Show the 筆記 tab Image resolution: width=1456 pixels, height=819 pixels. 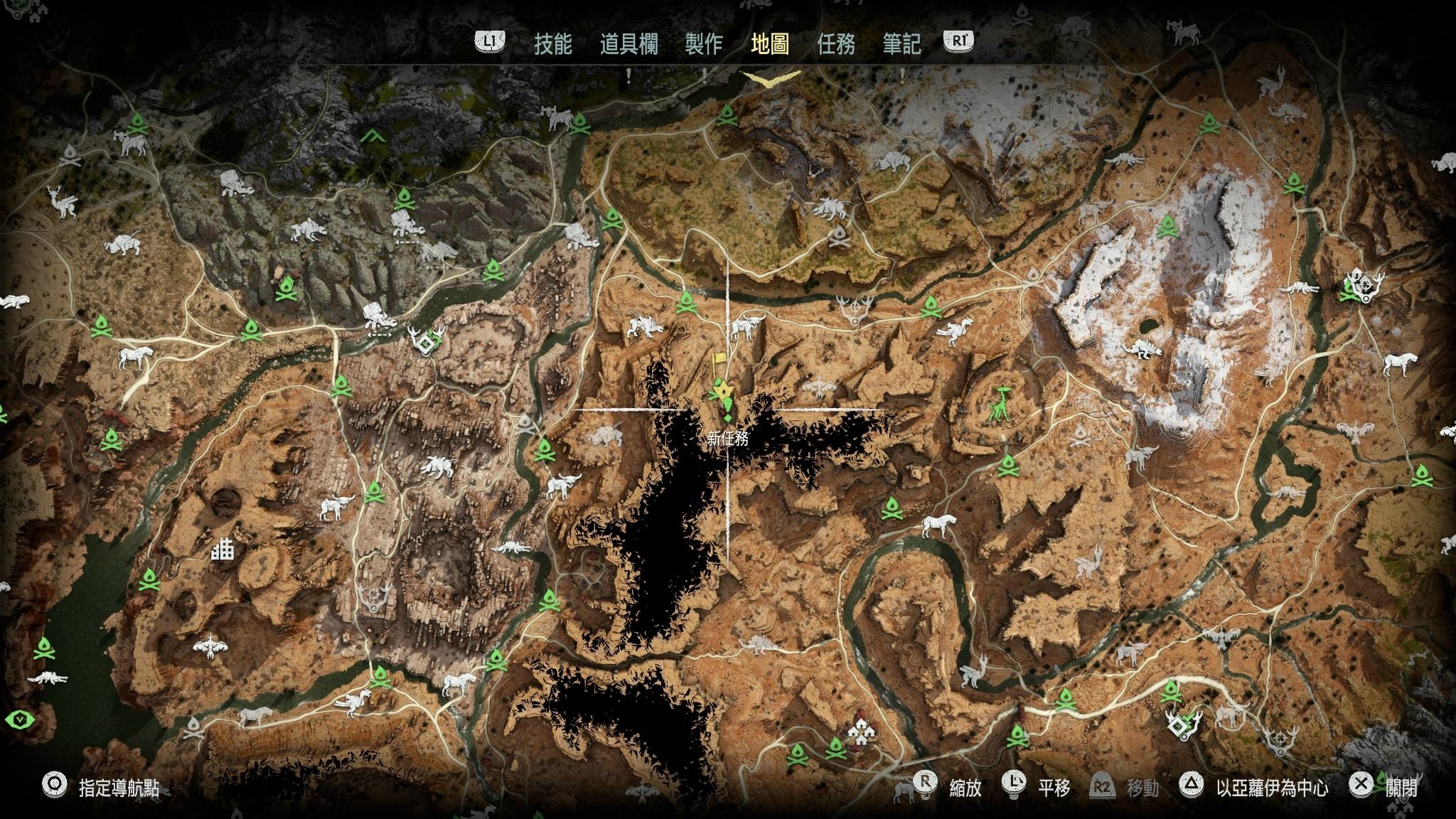point(901,44)
